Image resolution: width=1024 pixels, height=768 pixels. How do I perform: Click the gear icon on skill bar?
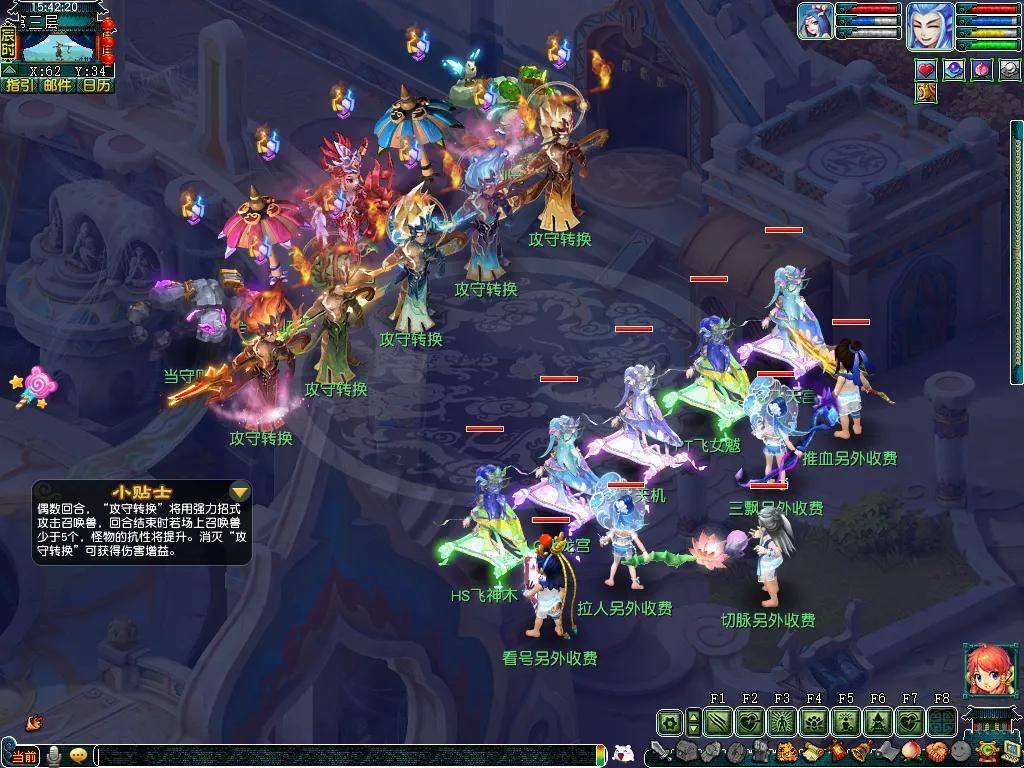pyautogui.click(x=670, y=721)
